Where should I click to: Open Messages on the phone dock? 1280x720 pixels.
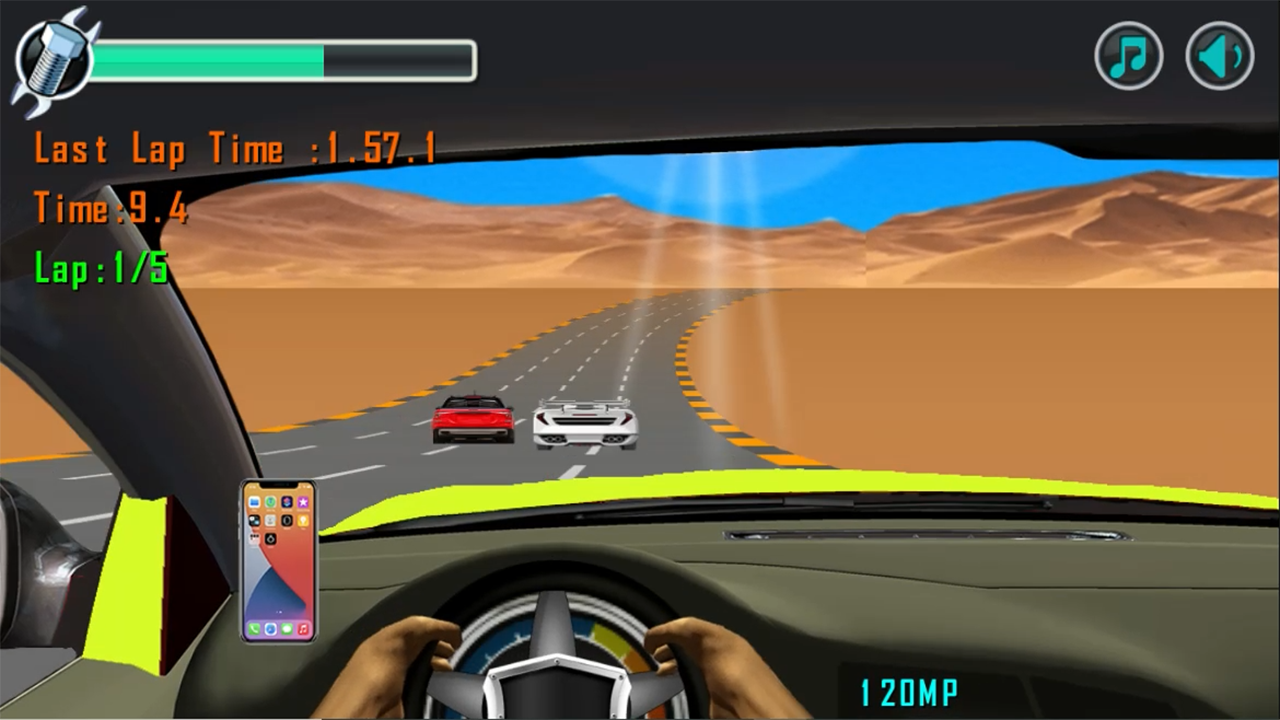287,631
